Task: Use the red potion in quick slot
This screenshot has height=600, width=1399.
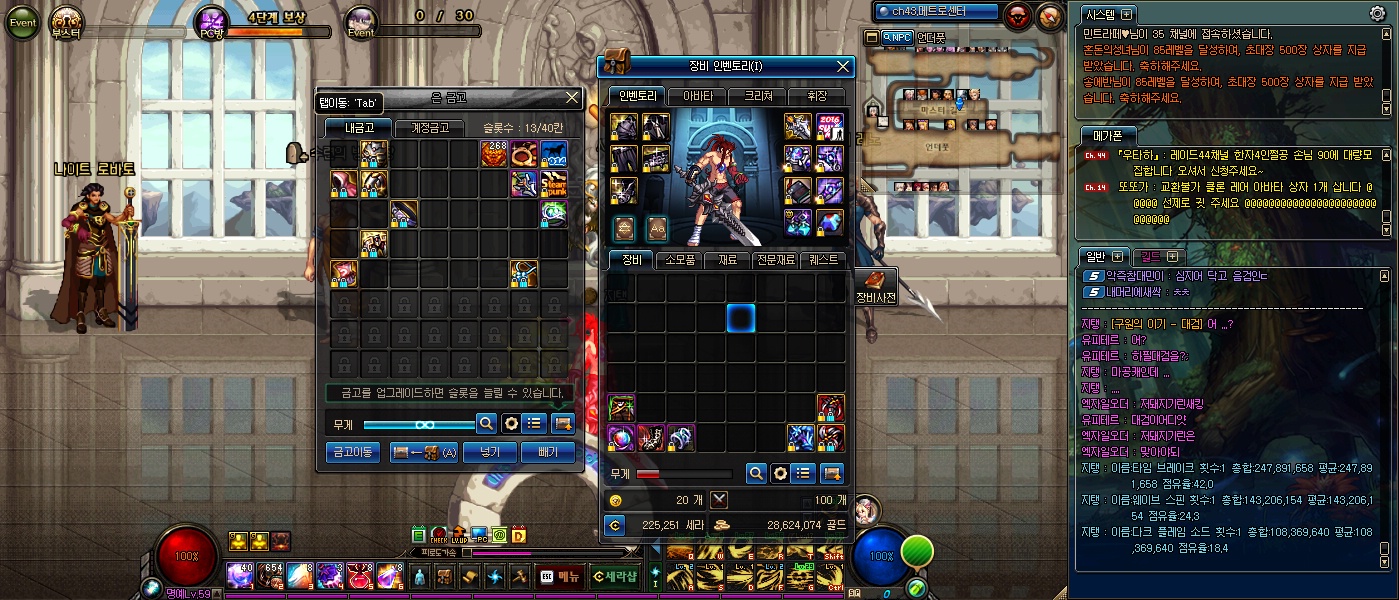Action: coord(361,576)
